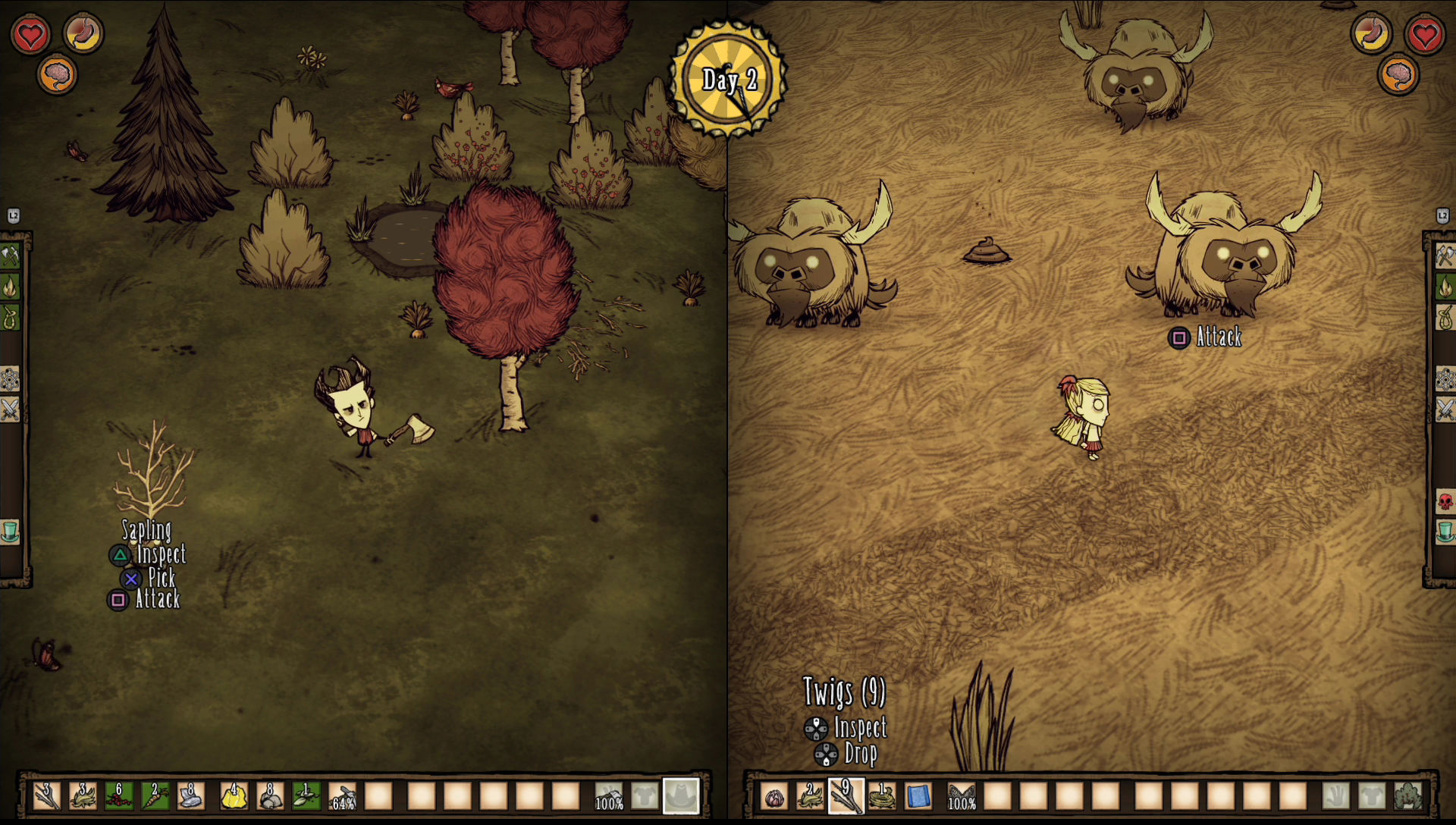Select the blue blueprint item
This screenshot has height=825, width=1456.
(x=918, y=797)
